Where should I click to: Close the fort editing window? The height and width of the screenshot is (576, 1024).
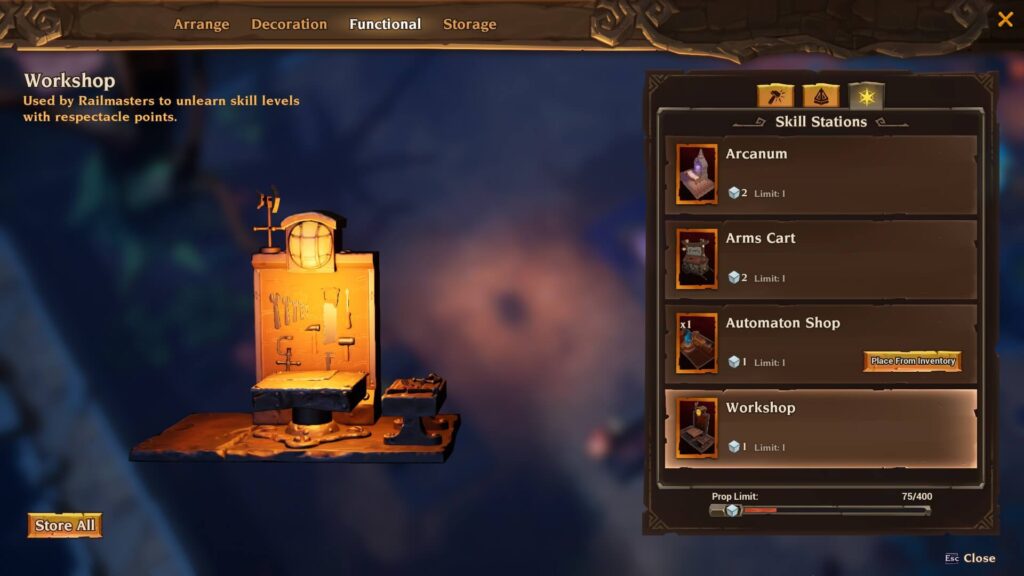coord(1005,19)
